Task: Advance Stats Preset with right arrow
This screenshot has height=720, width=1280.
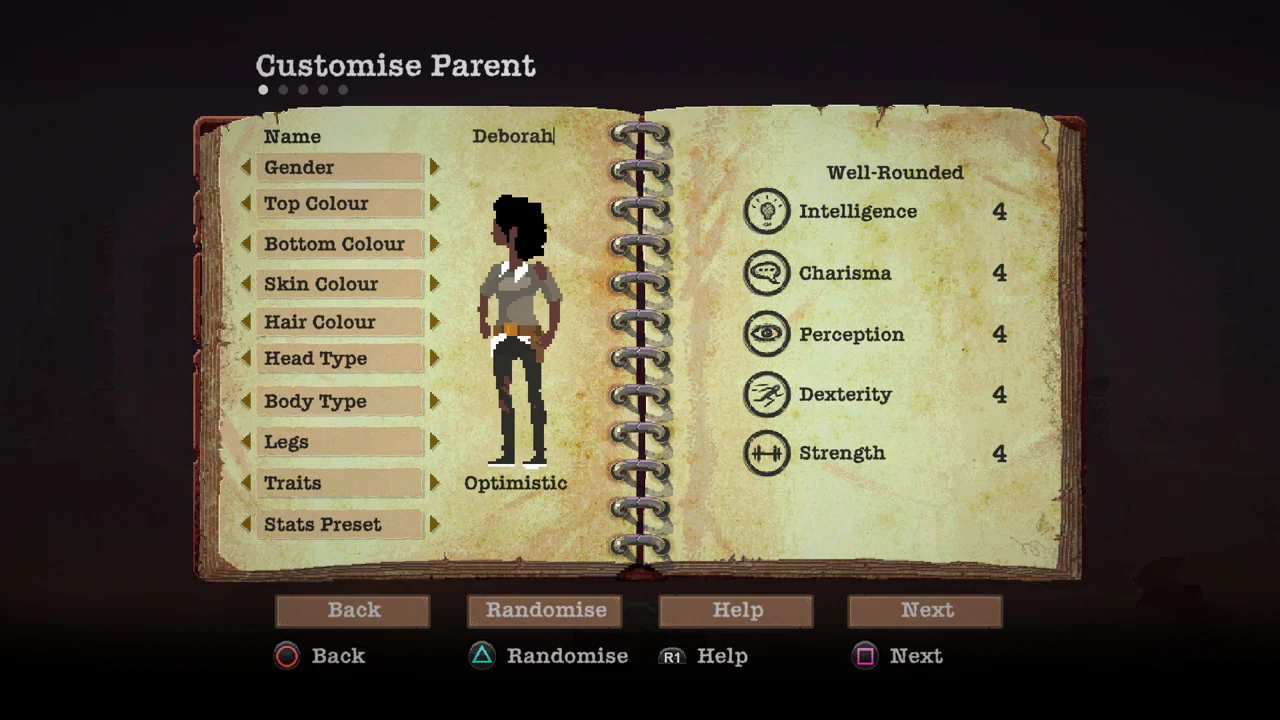Action: (x=434, y=524)
